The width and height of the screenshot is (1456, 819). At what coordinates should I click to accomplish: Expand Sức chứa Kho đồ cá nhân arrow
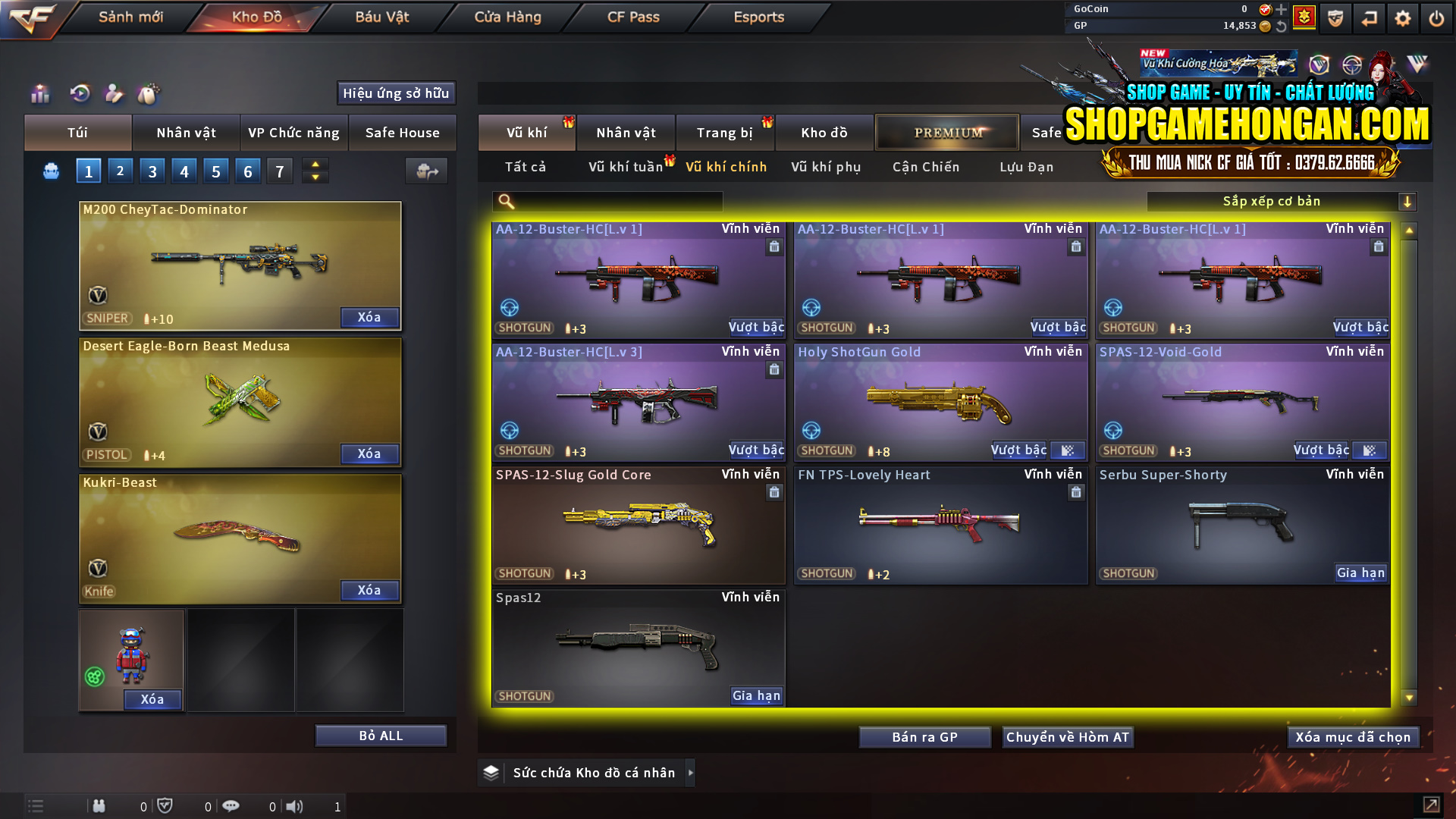coord(691,773)
